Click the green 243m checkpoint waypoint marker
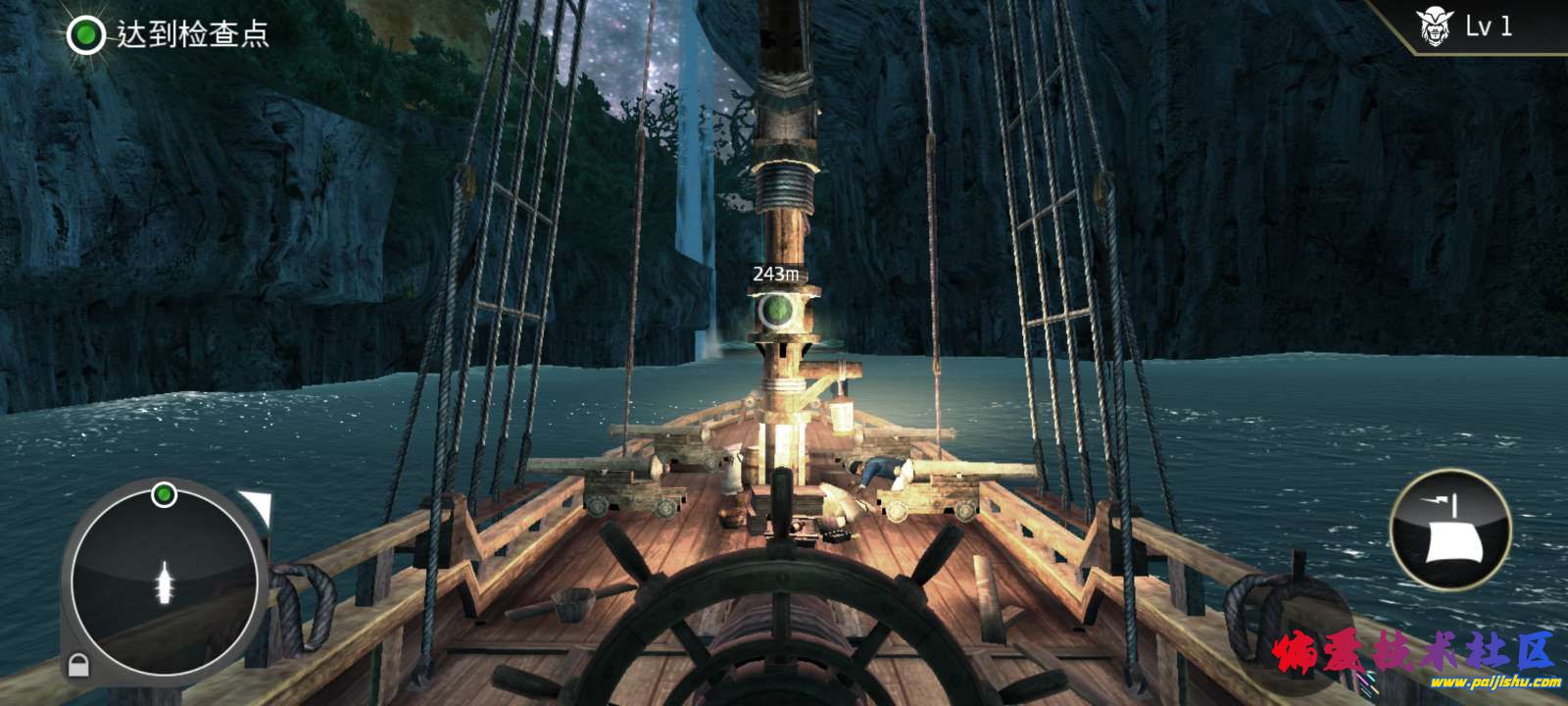The height and width of the screenshot is (706, 1568). pyautogui.click(x=776, y=310)
